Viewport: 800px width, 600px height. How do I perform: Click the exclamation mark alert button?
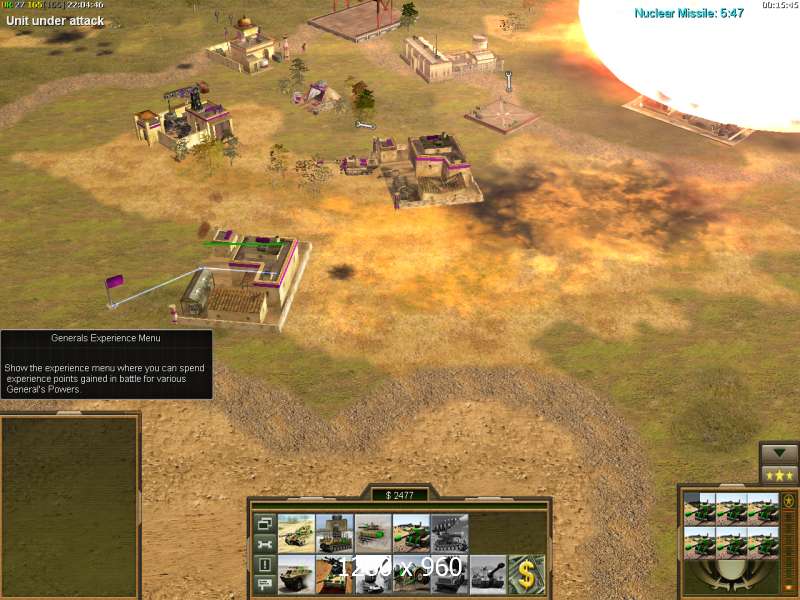(264, 565)
